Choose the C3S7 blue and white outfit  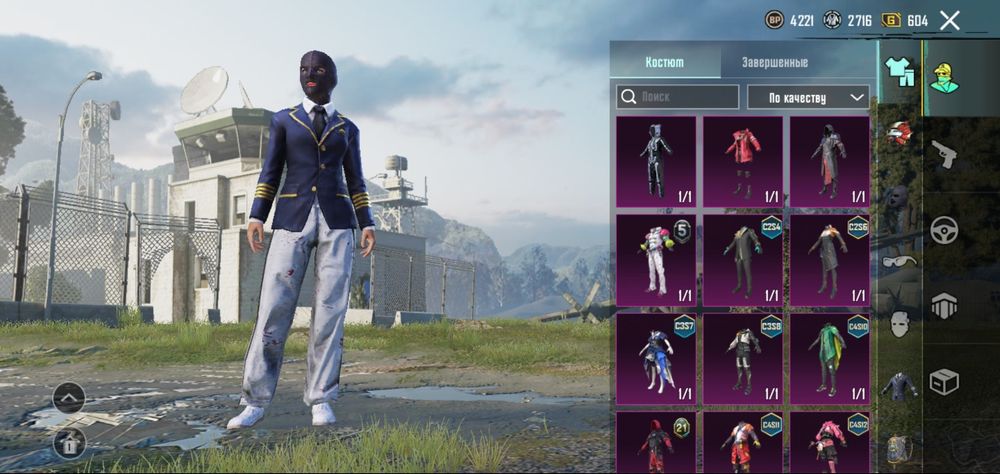[x=656, y=358]
